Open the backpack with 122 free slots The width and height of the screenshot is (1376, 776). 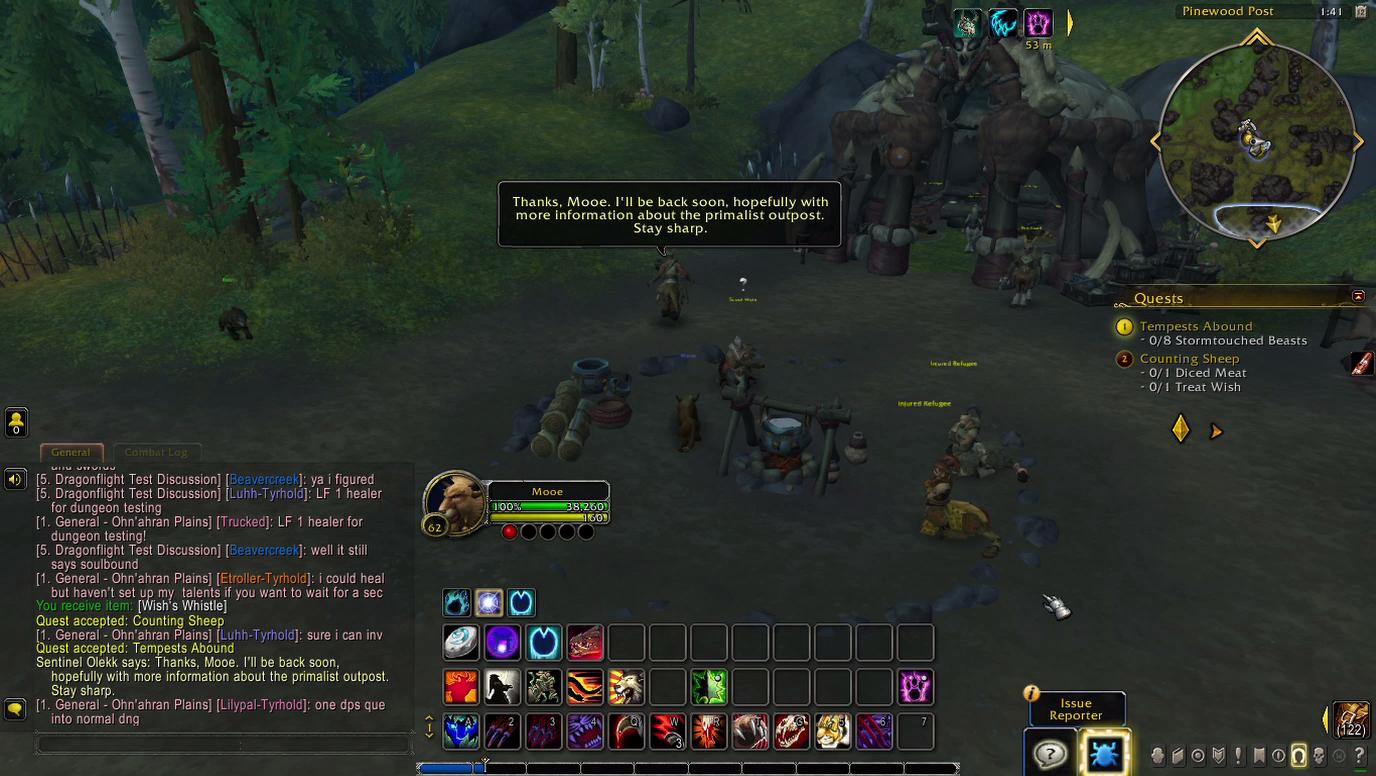(1351, 719)
